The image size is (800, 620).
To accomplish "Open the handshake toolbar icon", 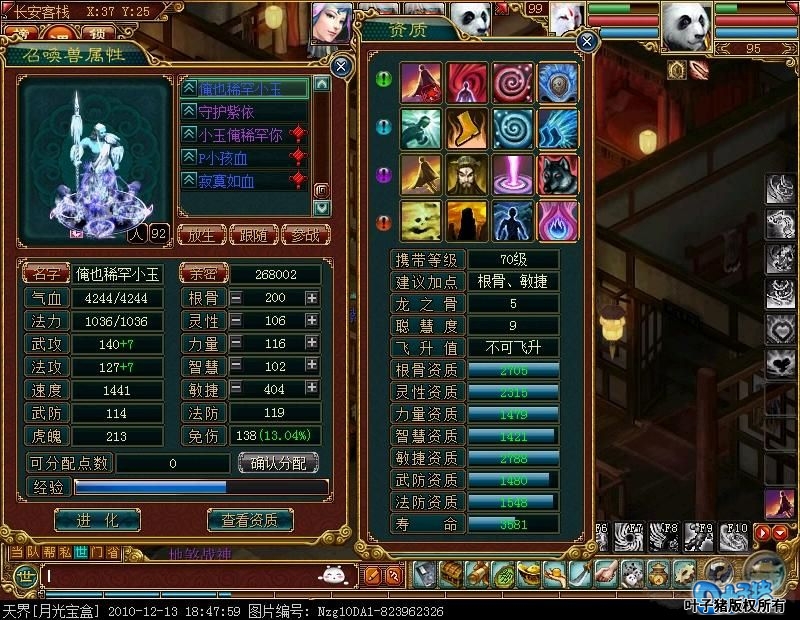I will pos(607,574).
